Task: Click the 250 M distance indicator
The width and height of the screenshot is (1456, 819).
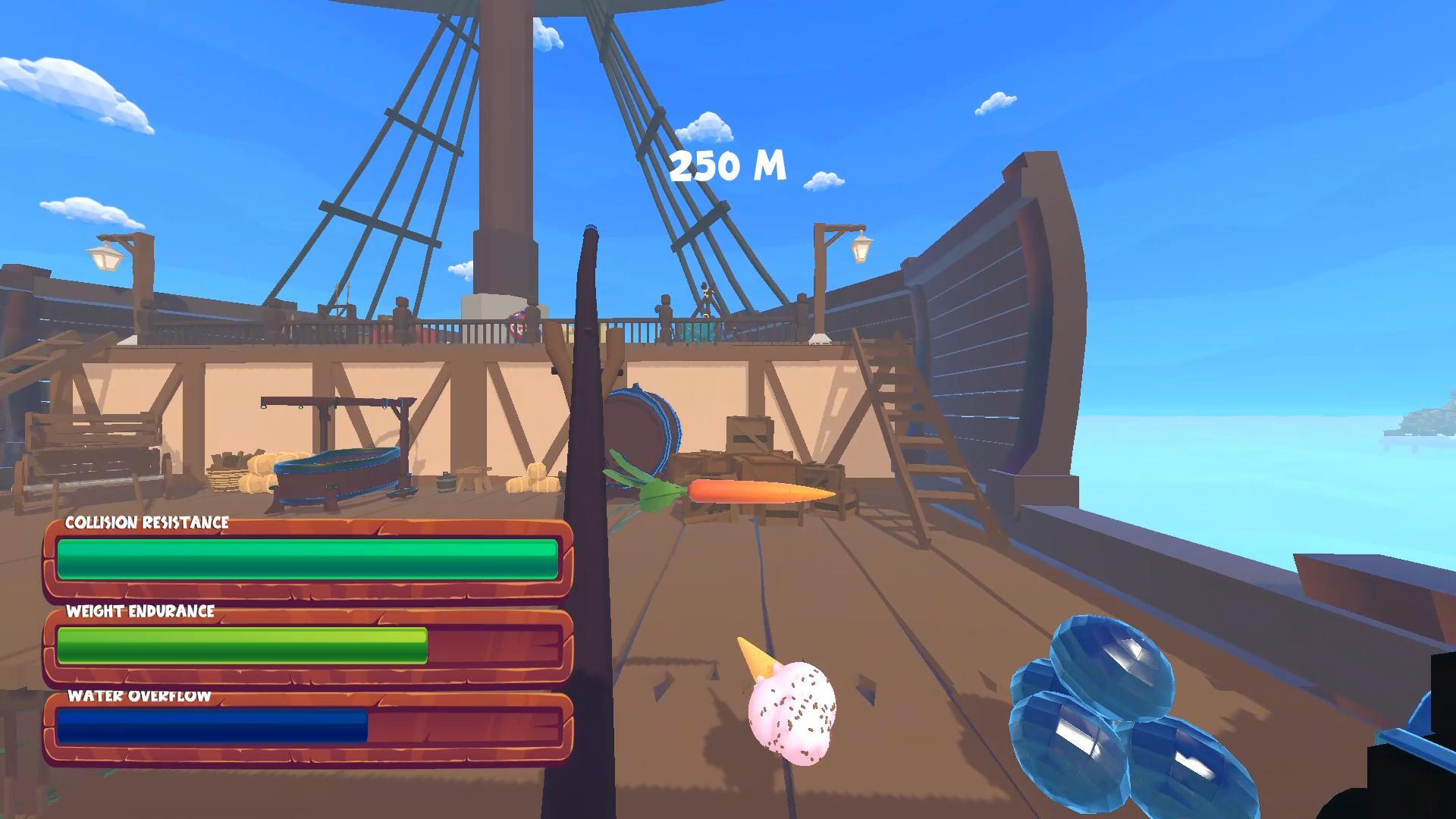Action: tap(728, 163)
